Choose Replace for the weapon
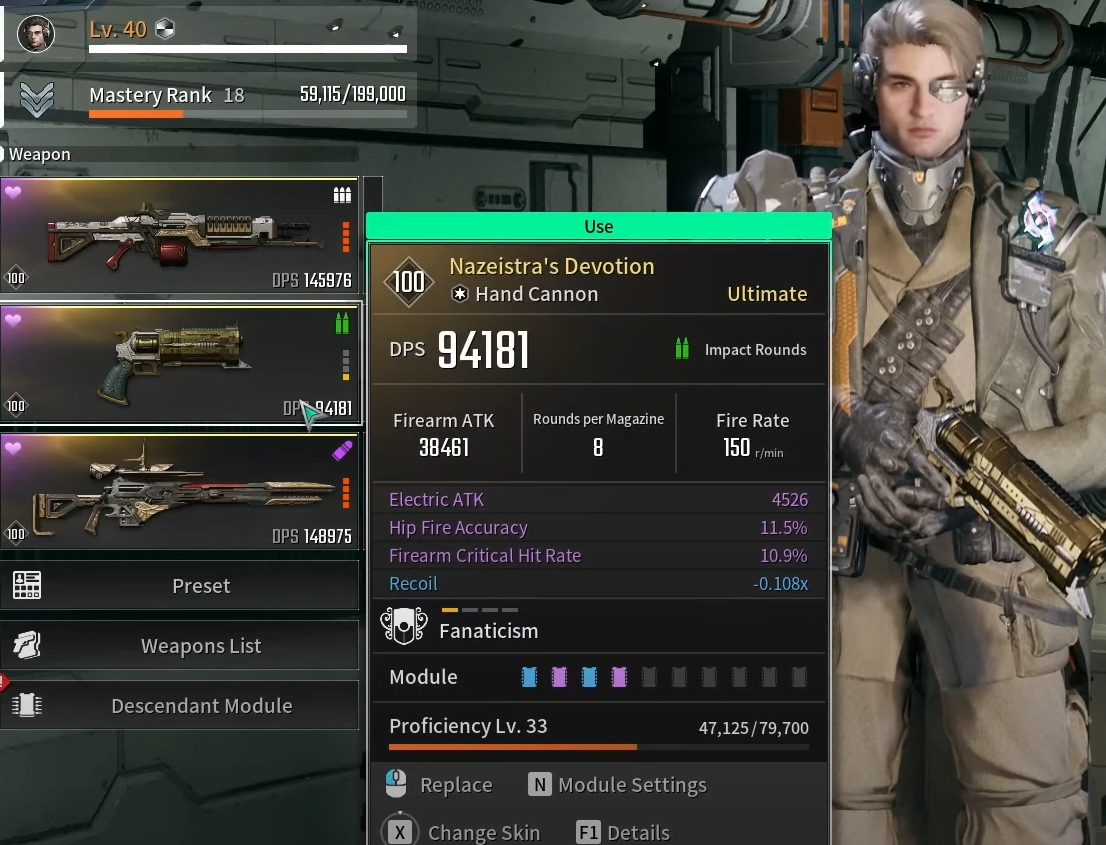This screenshot has width=1106, height=845. [x=440, y=785]
